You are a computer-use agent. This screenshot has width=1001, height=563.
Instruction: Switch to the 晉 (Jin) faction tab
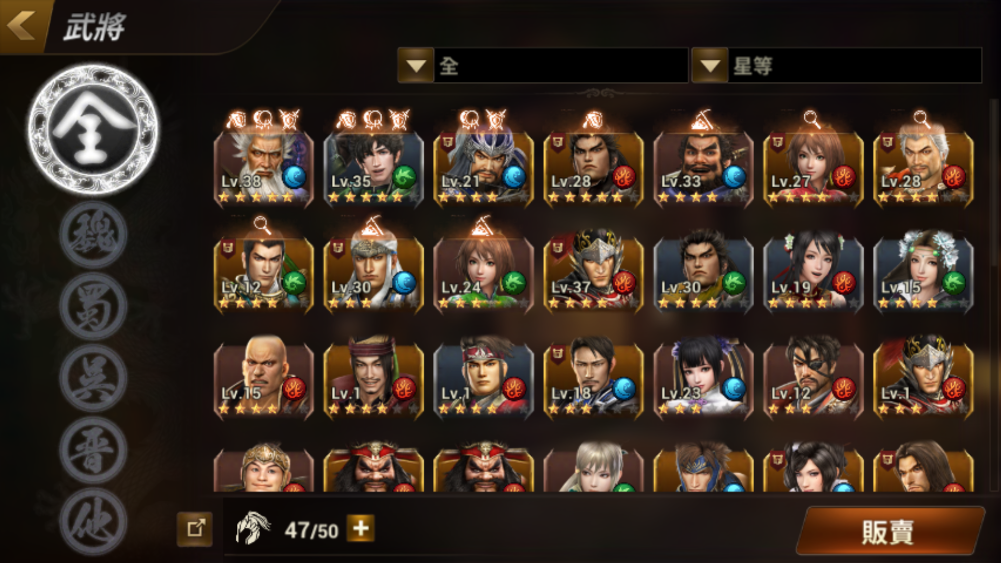click(x=93, y=451)
